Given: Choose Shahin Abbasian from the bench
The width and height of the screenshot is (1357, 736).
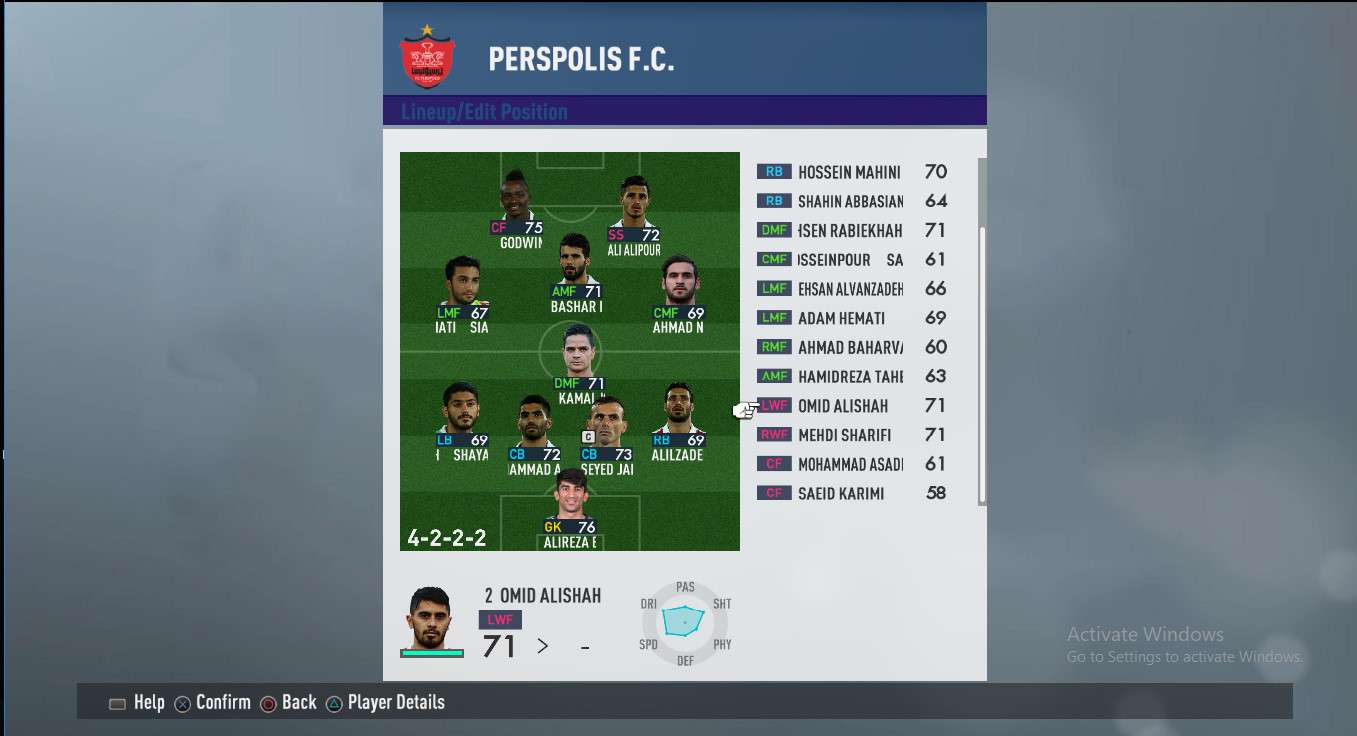Looking at the screenshot, I should tap(850, 201).
